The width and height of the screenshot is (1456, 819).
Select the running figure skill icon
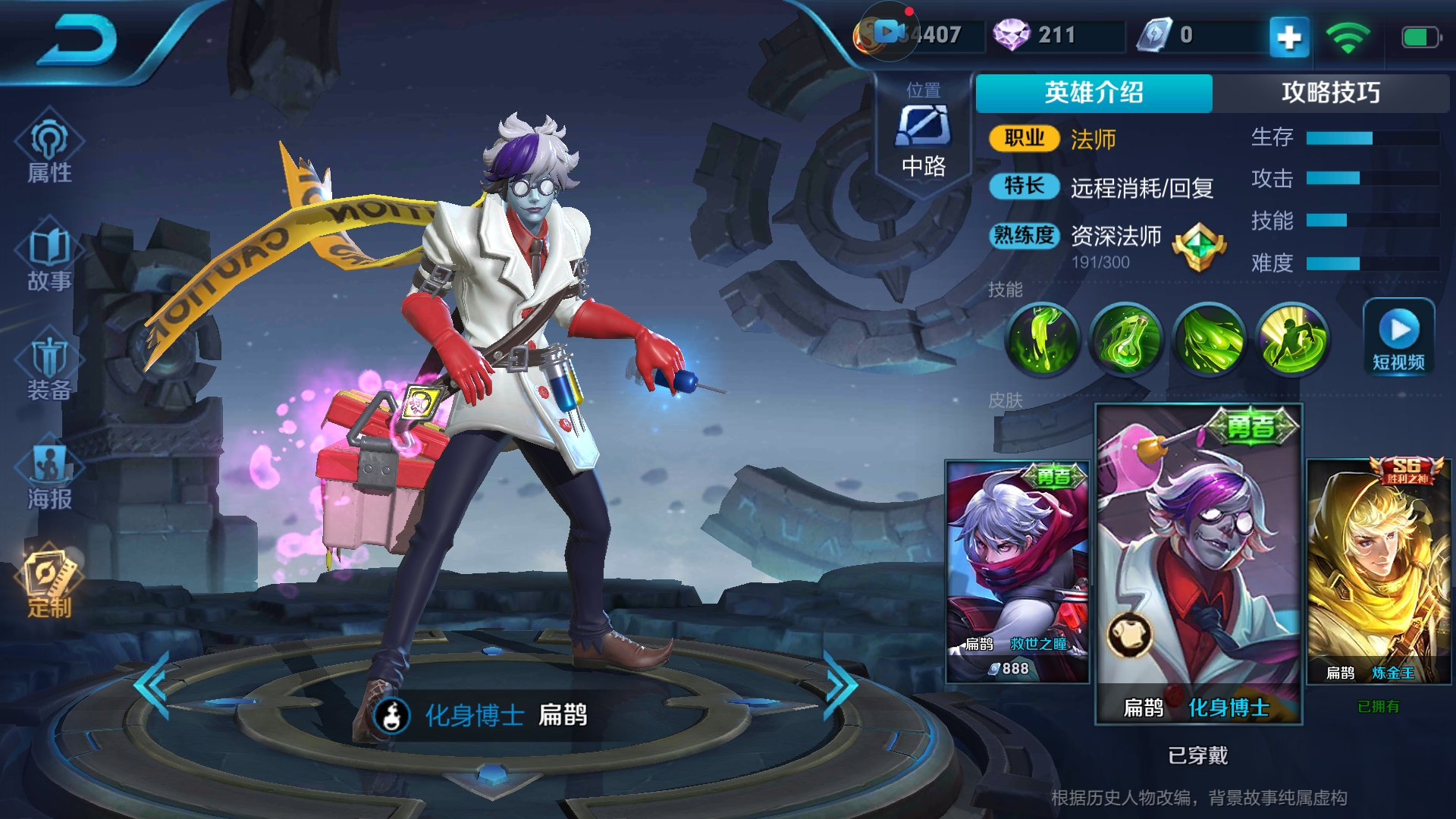1292,339
